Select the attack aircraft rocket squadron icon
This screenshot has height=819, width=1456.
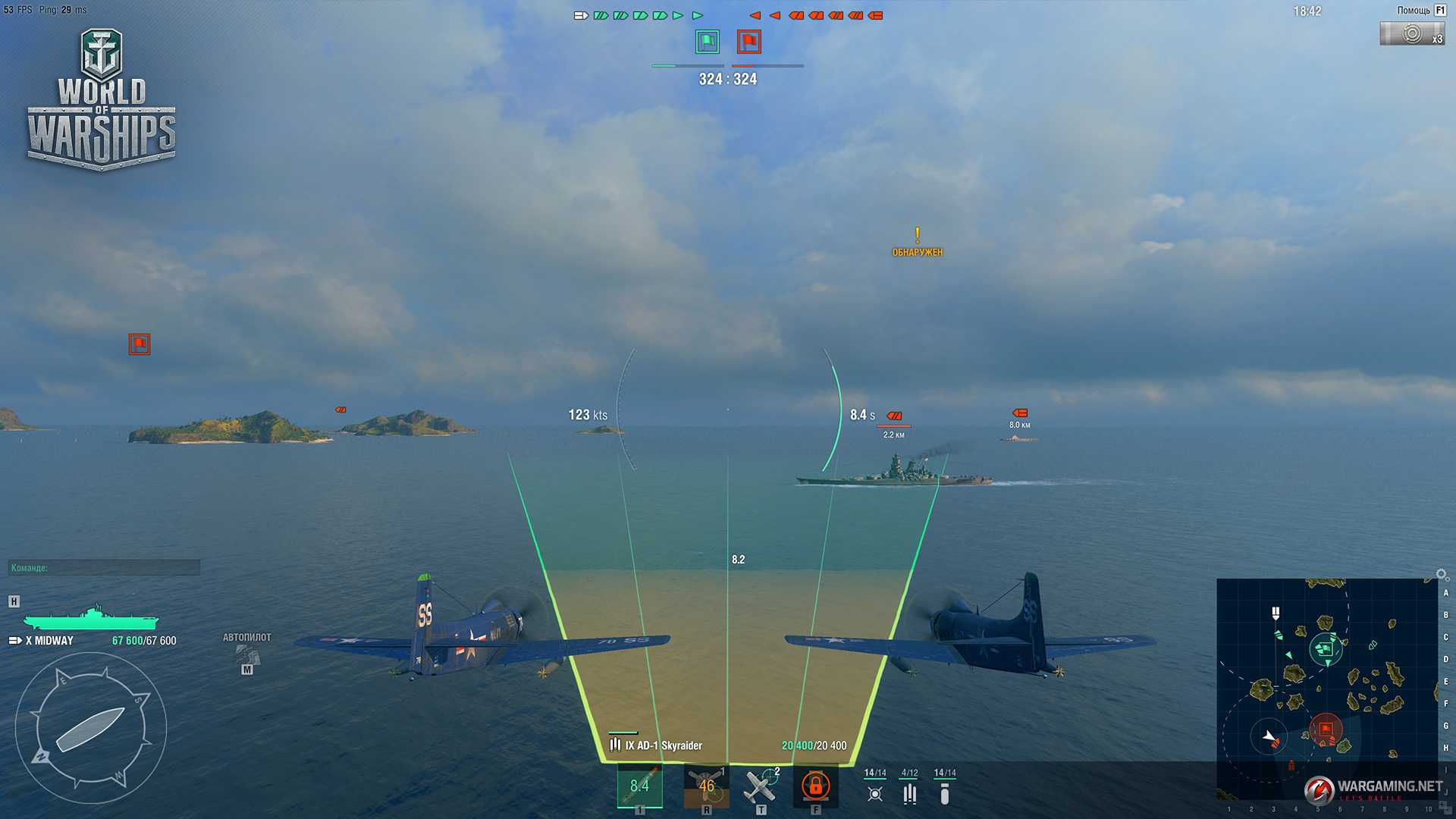(874, 793)
